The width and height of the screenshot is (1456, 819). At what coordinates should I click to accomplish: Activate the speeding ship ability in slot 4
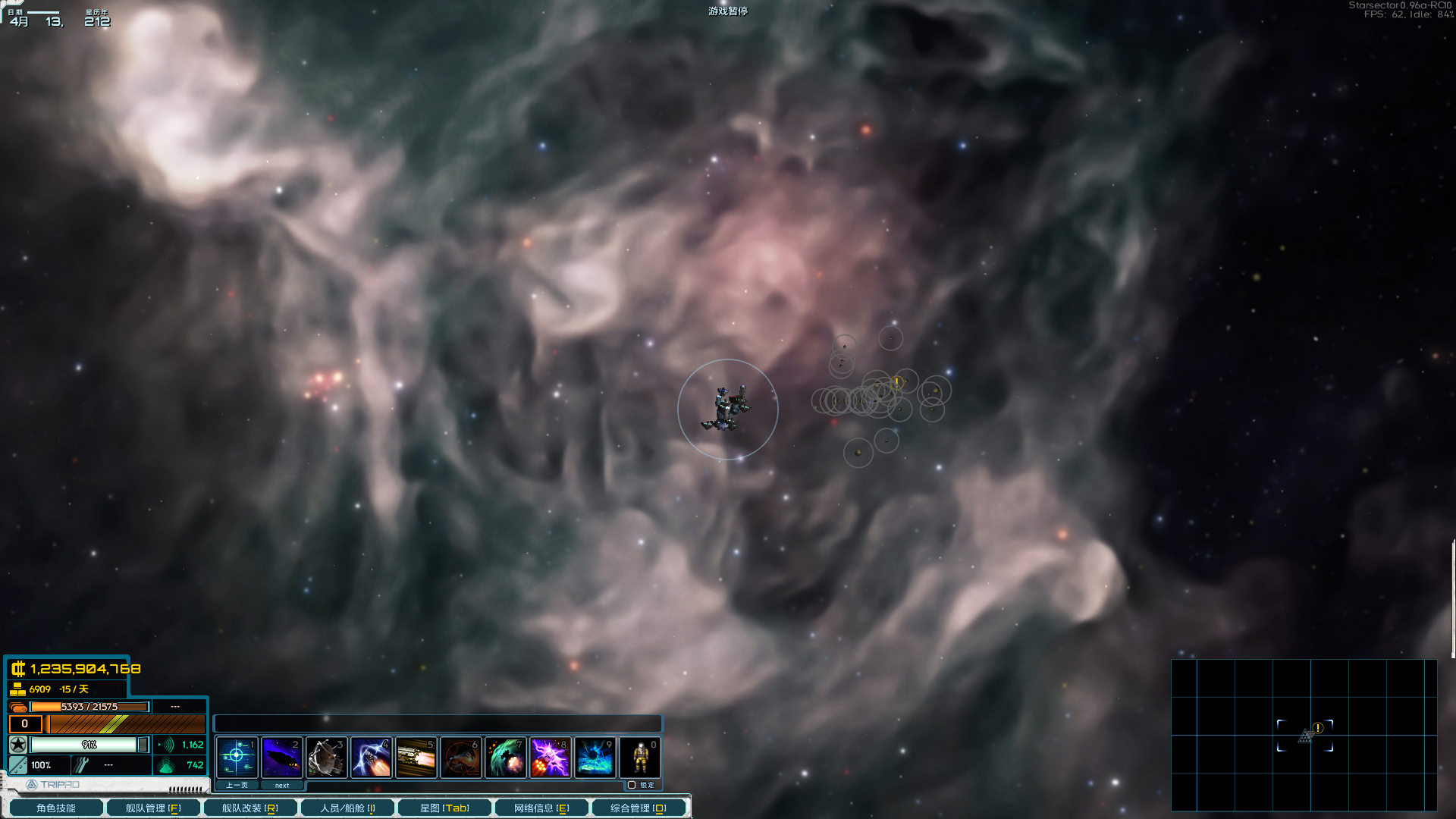click(372, 756)
